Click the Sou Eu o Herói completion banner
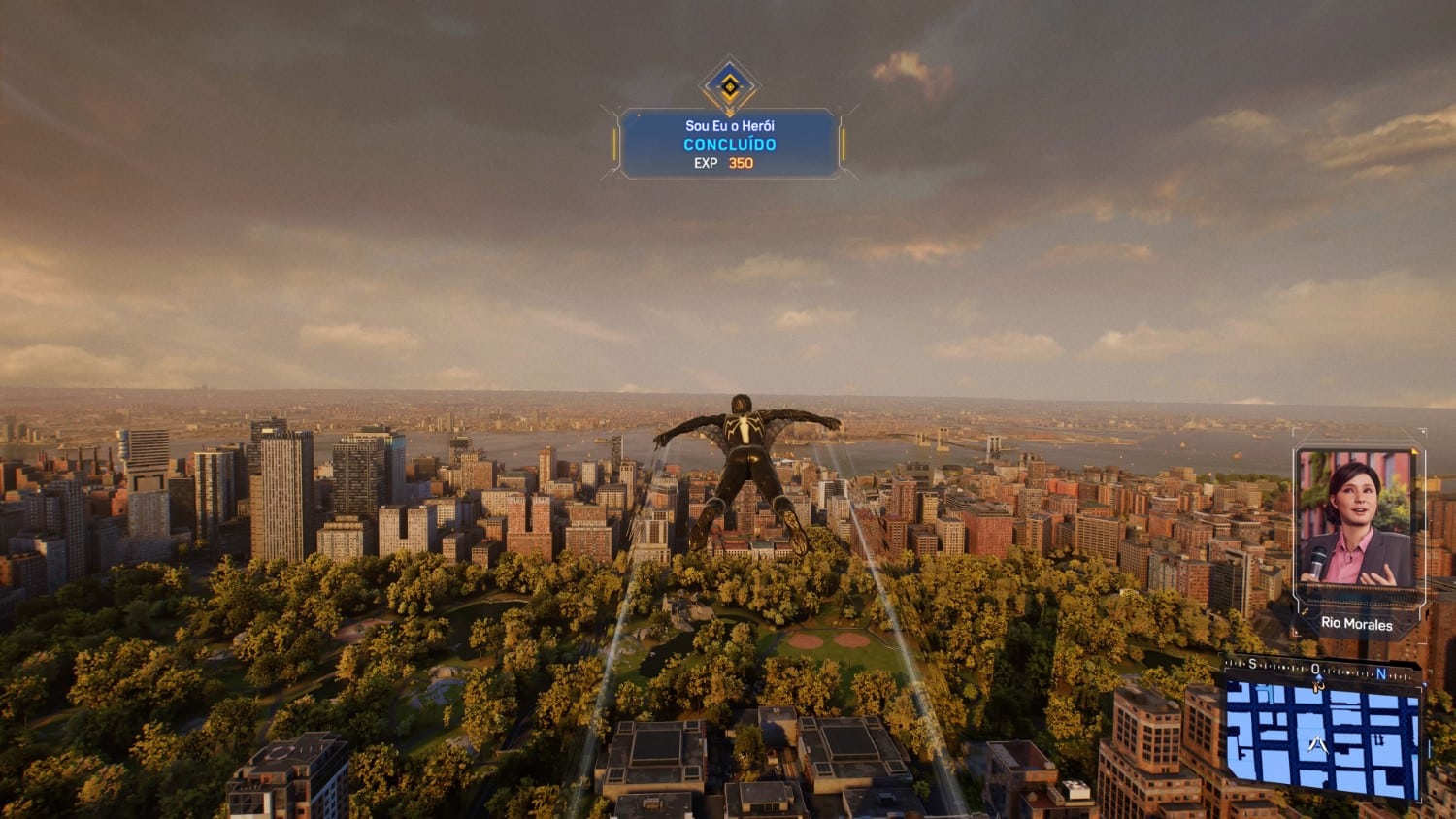 pyautogui.click(x=729, y=144)
